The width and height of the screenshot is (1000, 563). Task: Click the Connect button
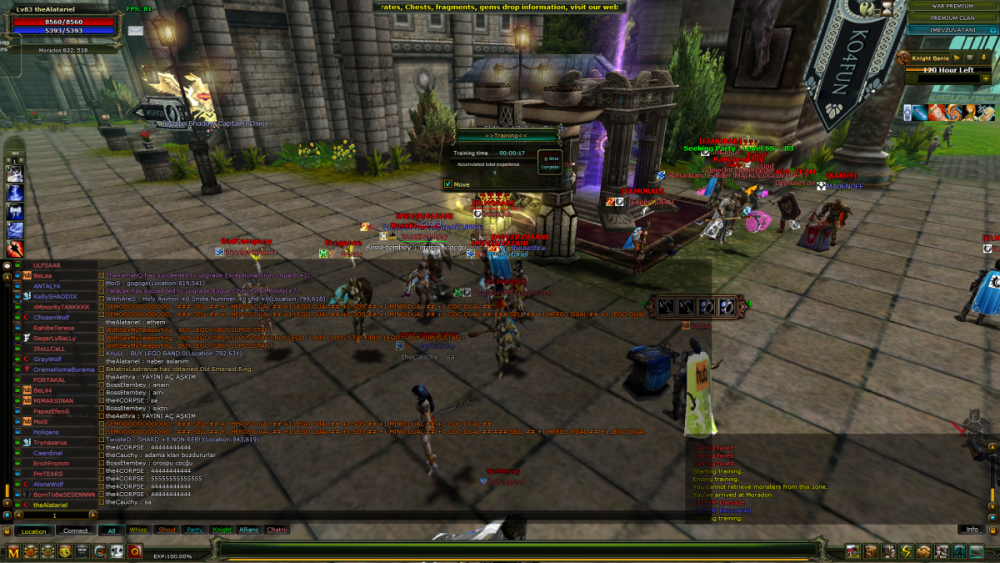[76, 531]
